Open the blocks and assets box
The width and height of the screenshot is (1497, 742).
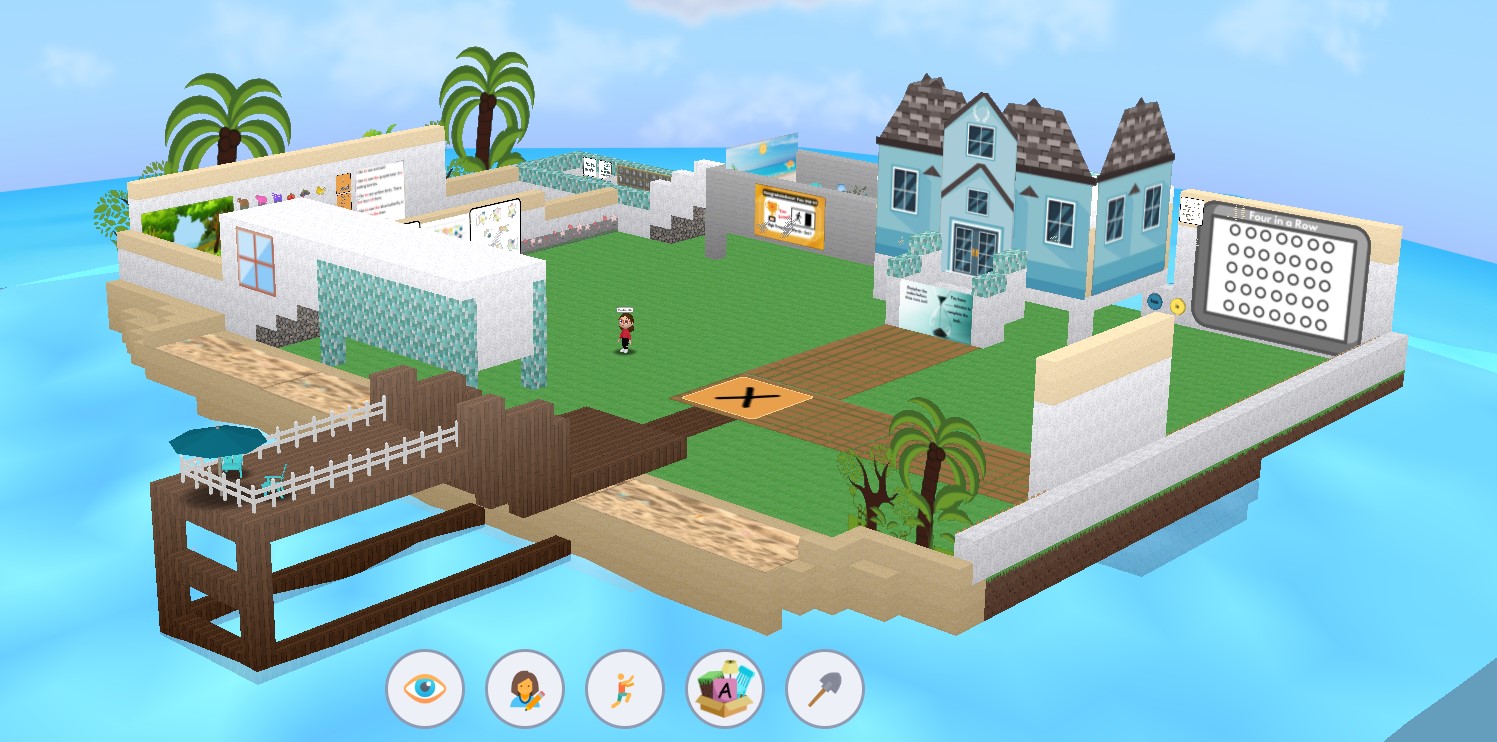pyautogui.click(x=724, y=688)
